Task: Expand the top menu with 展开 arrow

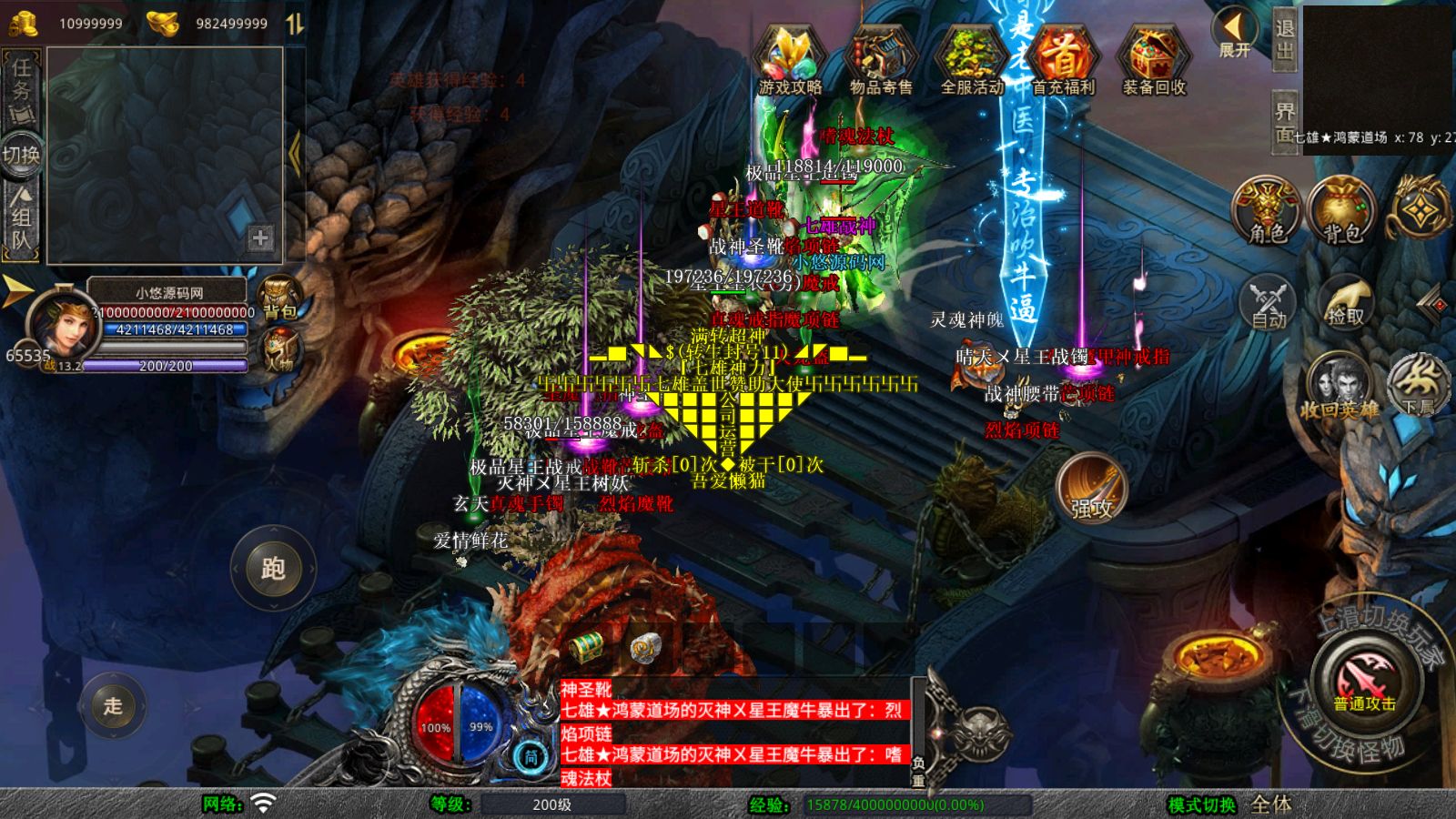Action: coord(1235,33)
